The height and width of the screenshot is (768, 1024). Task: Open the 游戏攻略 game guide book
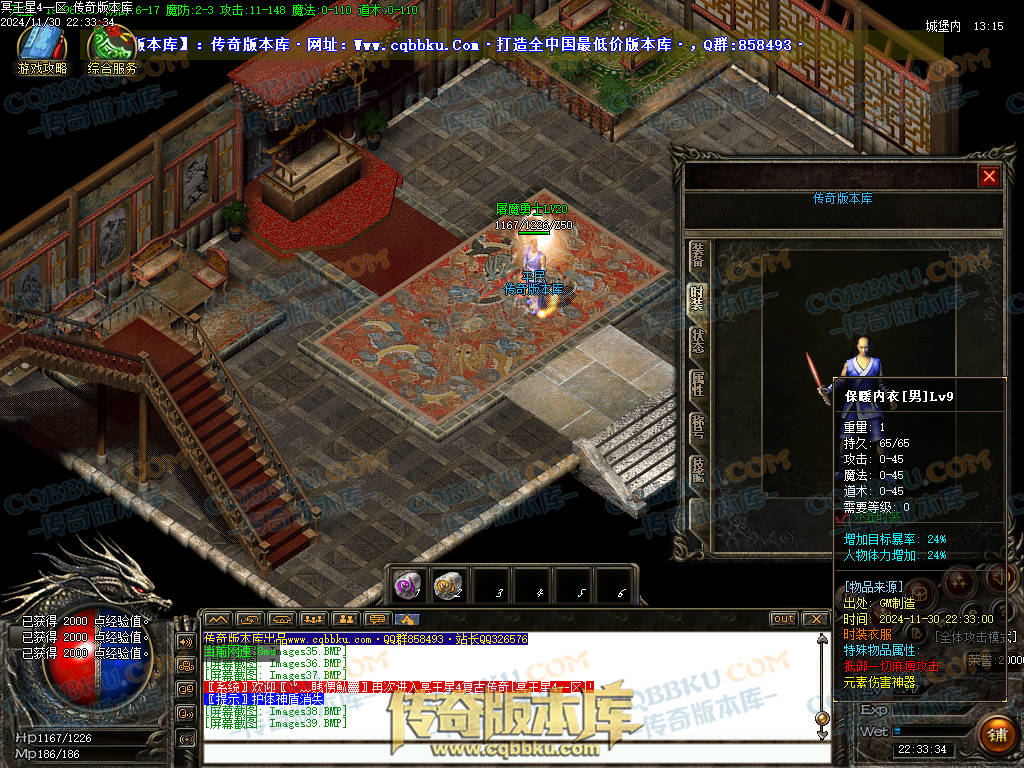(x=42, y=46)
